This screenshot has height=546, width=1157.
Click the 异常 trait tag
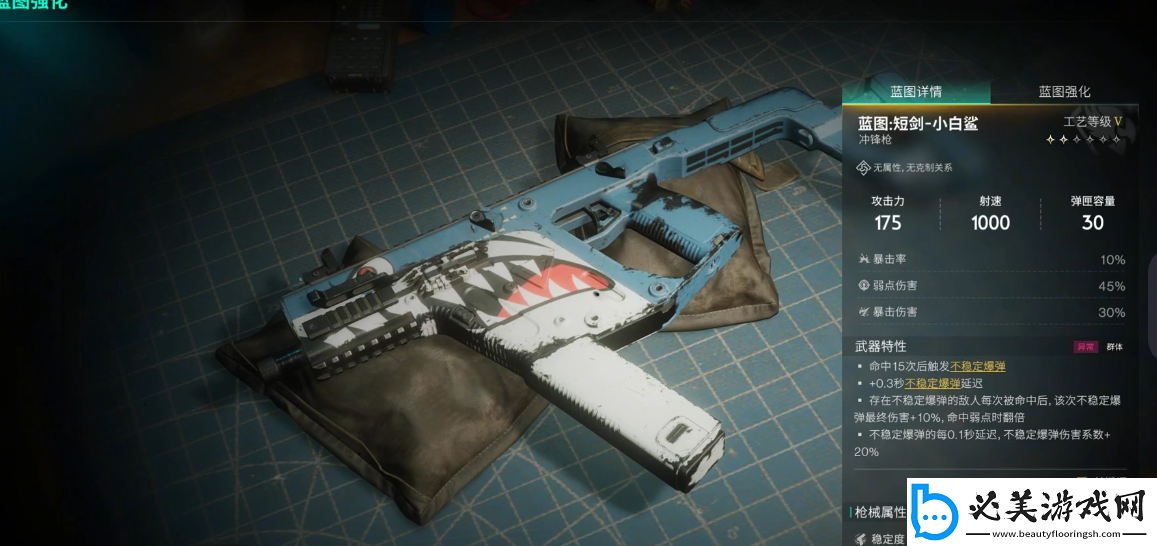click(x=1085, y=347)
